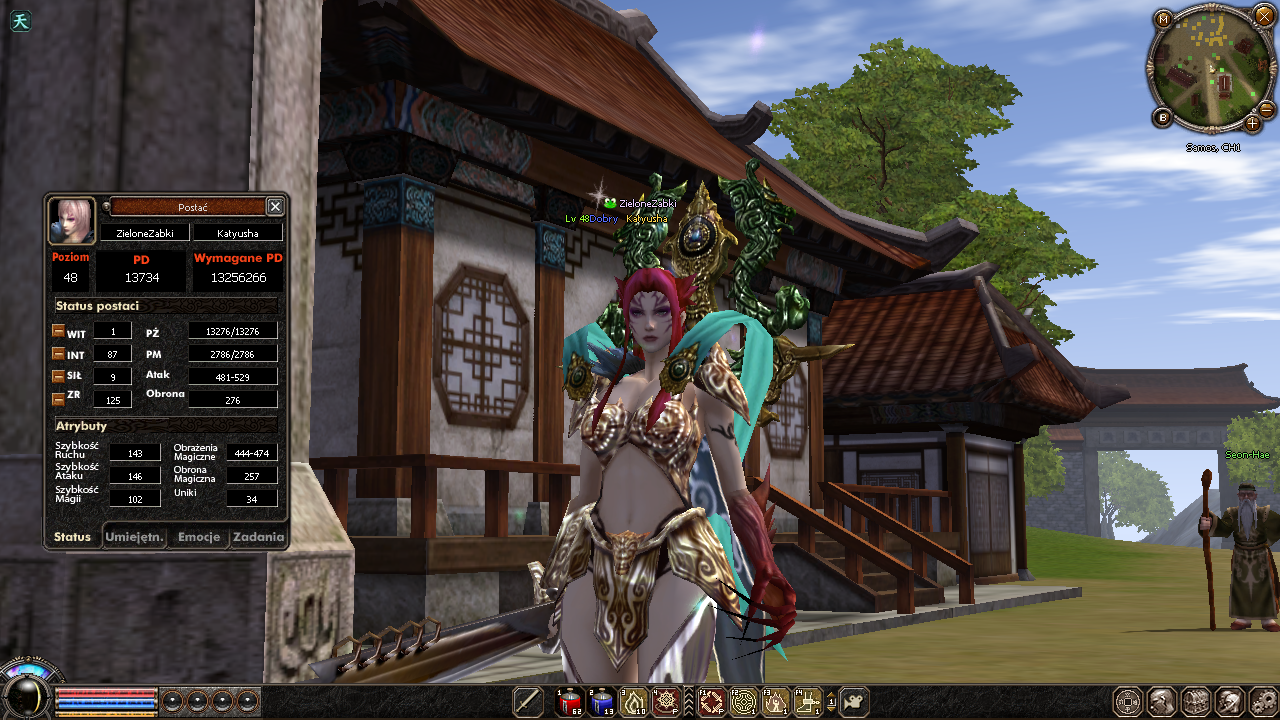
Task: Click the minus button beside ZR
Action: coord(59,398)
